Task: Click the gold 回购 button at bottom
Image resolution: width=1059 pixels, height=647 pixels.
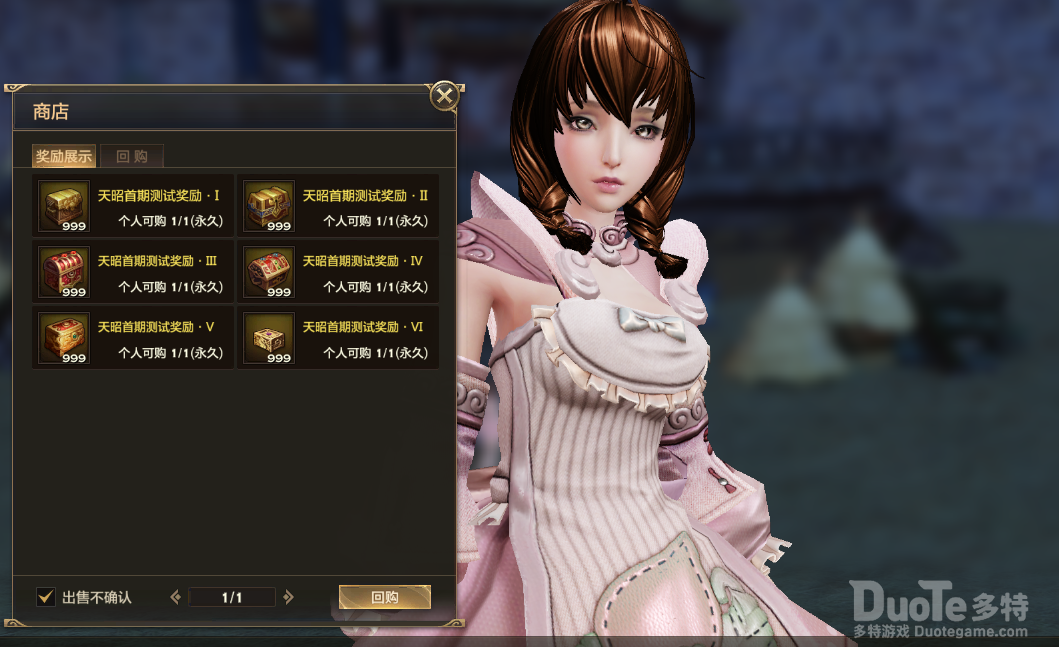Action: [x=385, y=597]
